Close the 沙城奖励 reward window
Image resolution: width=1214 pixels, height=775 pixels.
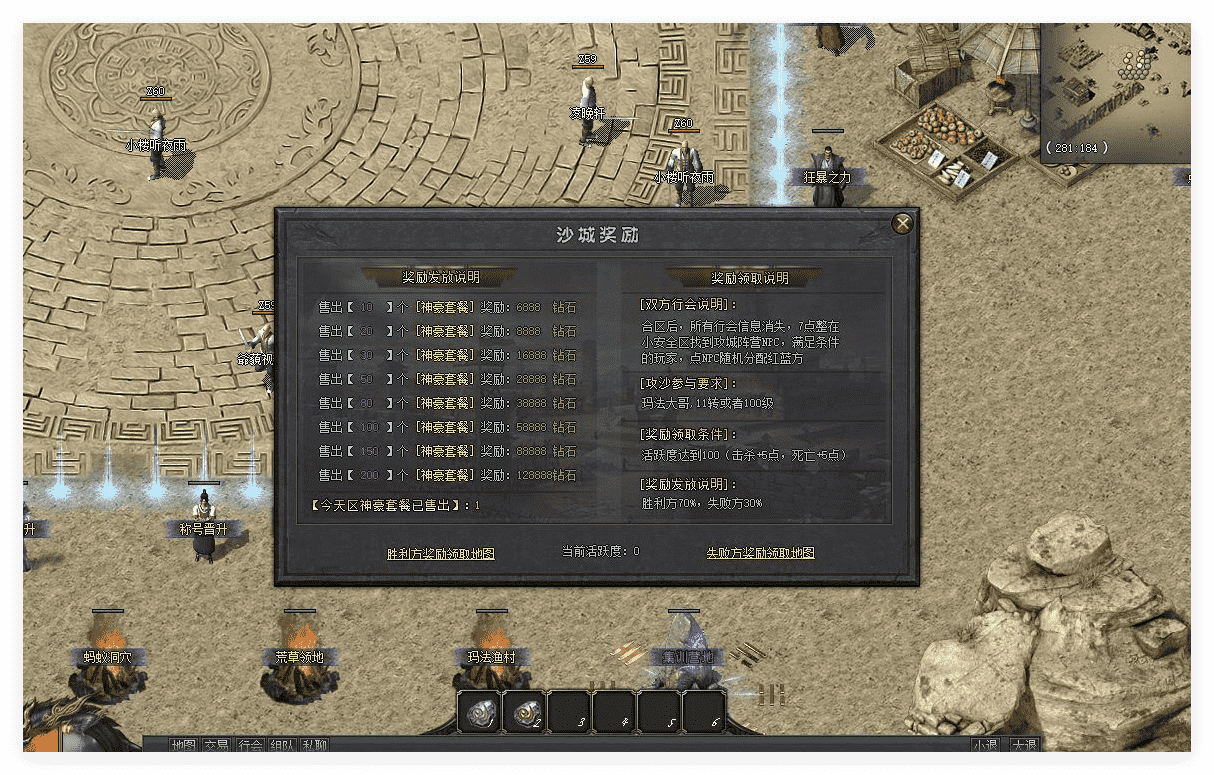(x=902, y=224)
